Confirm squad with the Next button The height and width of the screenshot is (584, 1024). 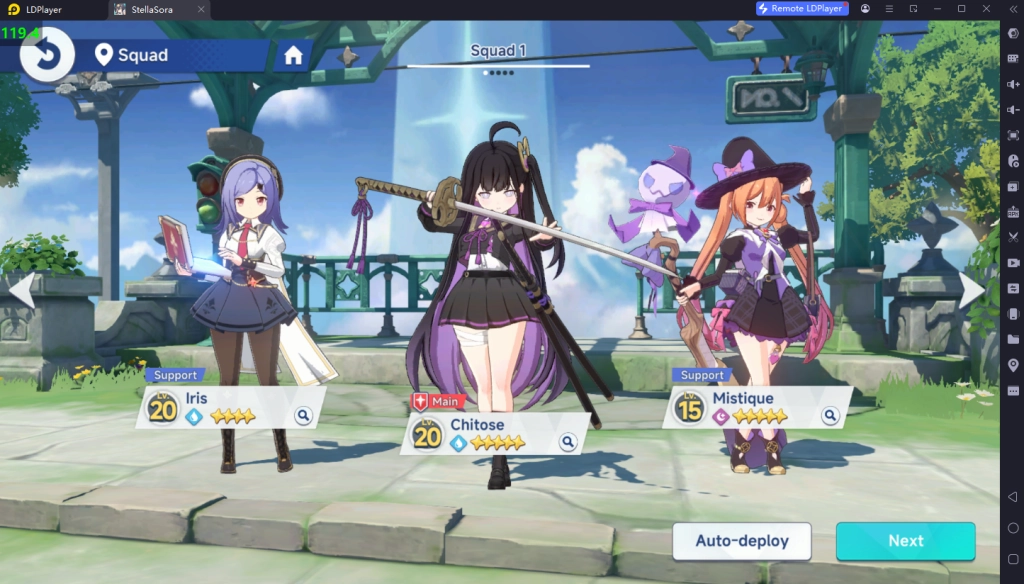pos(905,541)
